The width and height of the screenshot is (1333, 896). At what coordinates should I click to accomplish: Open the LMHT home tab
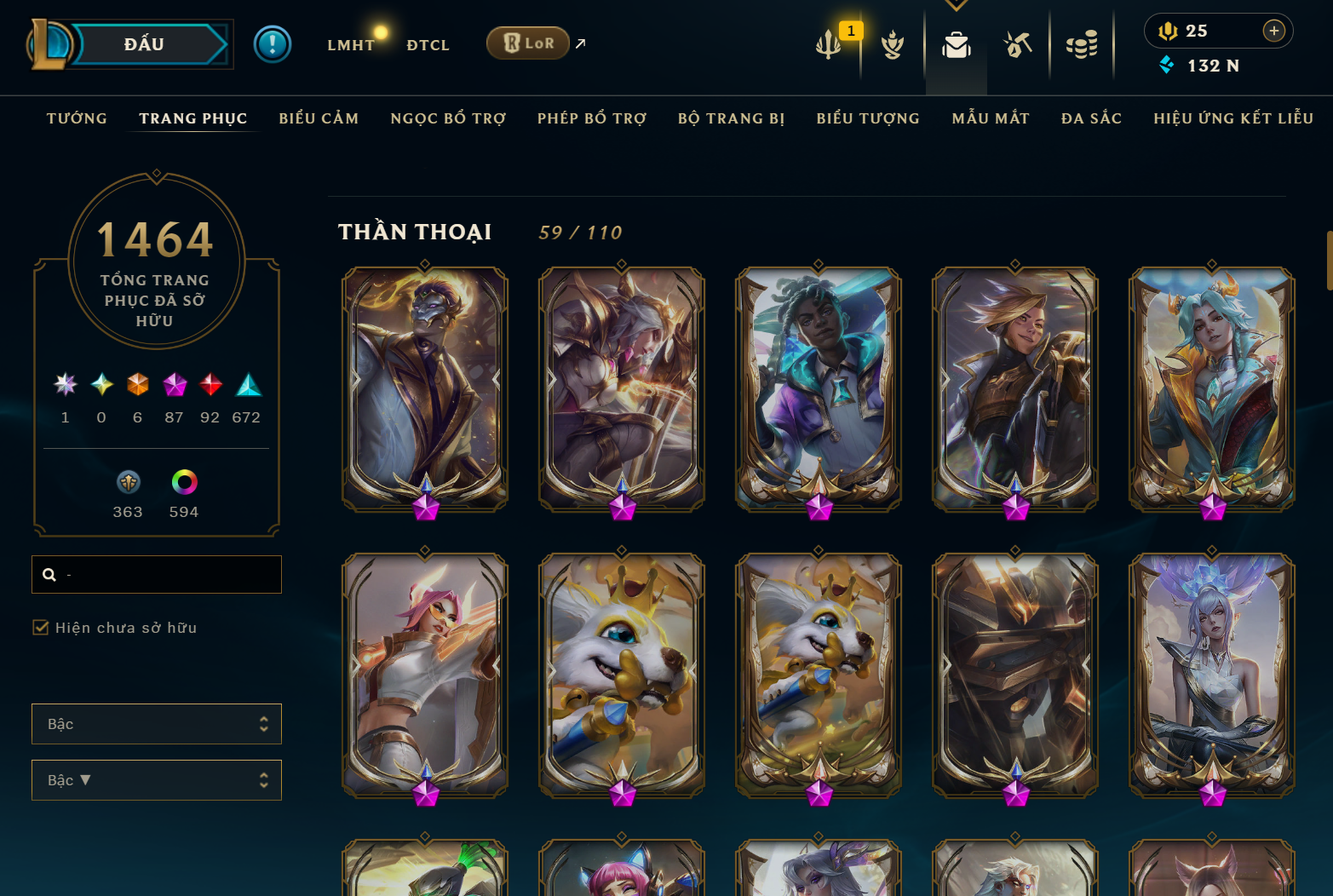point(350,45)
